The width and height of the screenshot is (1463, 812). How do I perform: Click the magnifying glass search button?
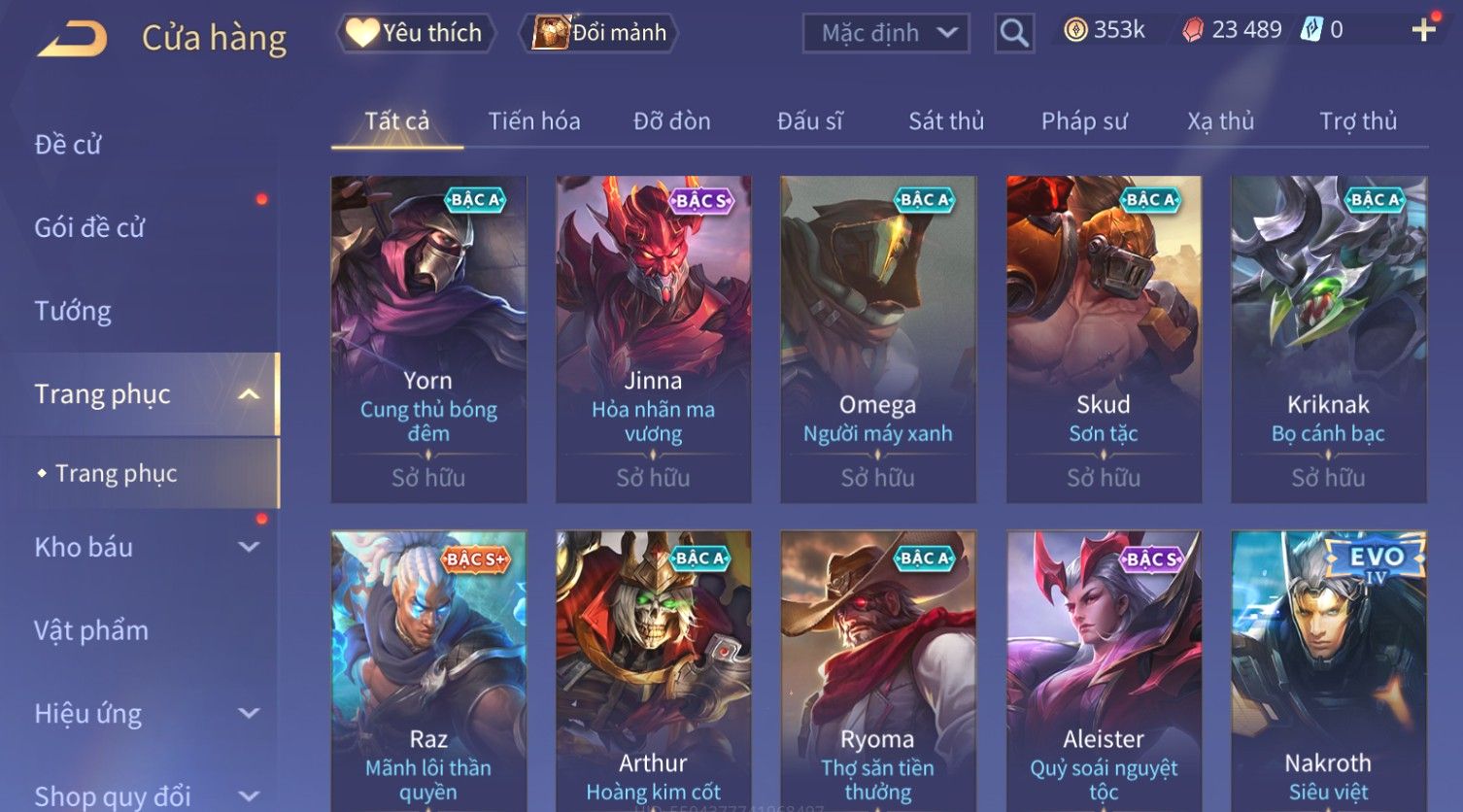tap(1013, 33)
